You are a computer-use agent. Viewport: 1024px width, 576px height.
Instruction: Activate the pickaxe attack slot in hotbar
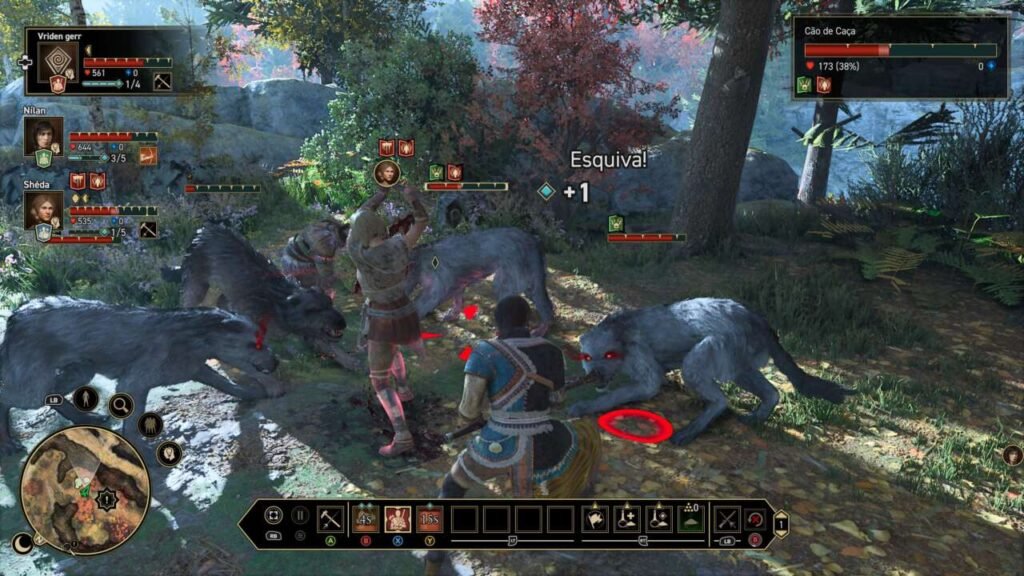331,519
